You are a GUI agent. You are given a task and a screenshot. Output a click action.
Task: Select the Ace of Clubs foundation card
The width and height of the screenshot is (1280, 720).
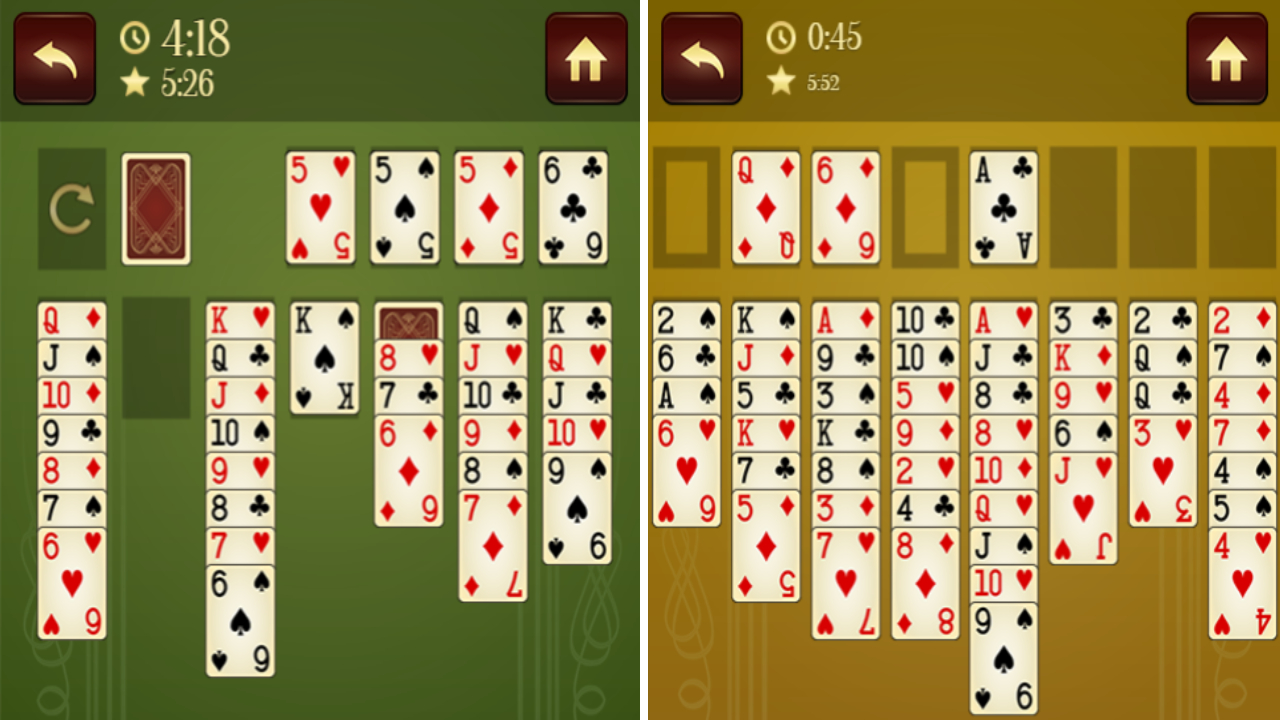tap(1003, 207)
